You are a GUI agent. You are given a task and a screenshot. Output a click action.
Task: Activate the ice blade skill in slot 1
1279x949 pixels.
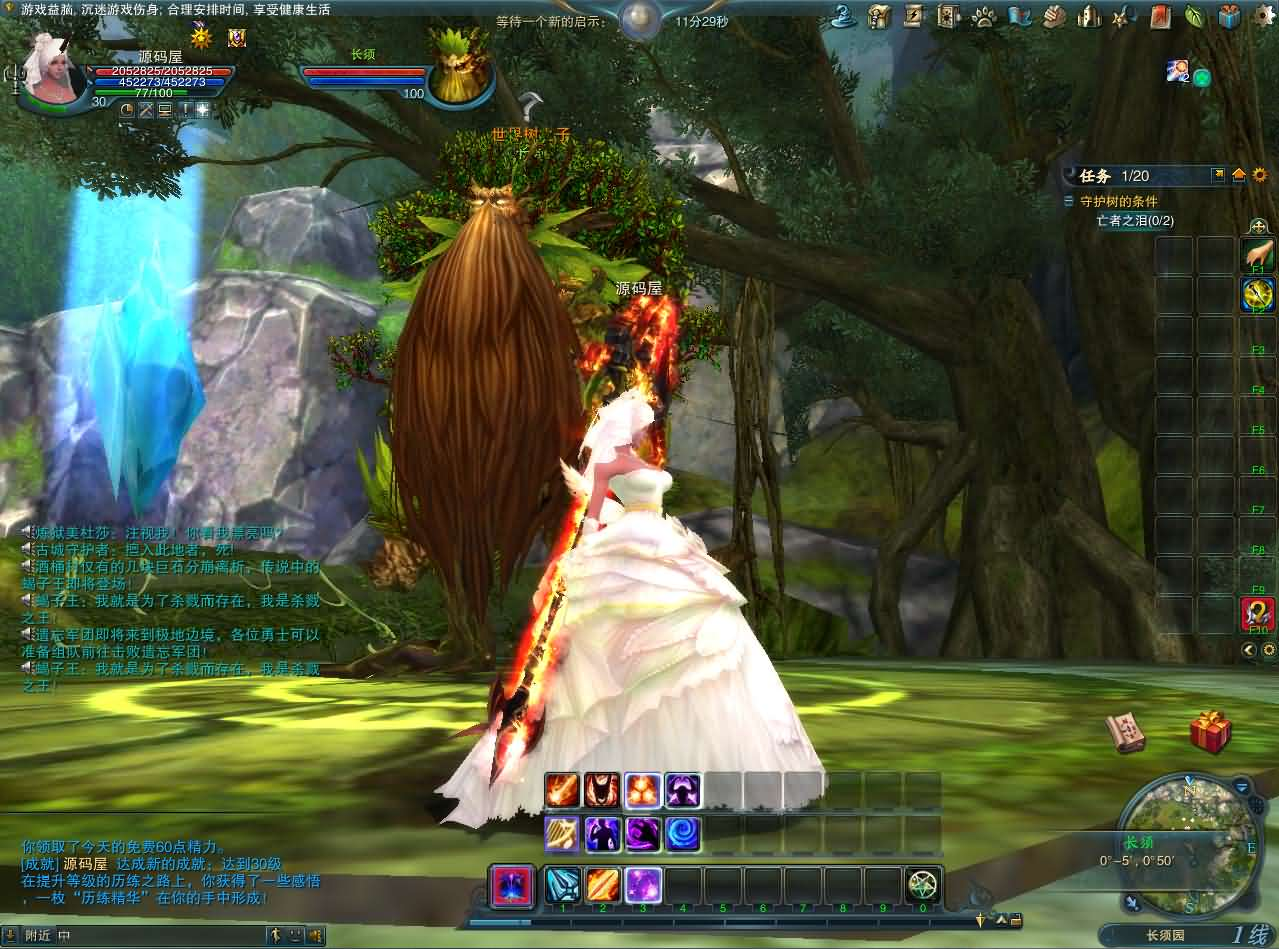(563, 885)
